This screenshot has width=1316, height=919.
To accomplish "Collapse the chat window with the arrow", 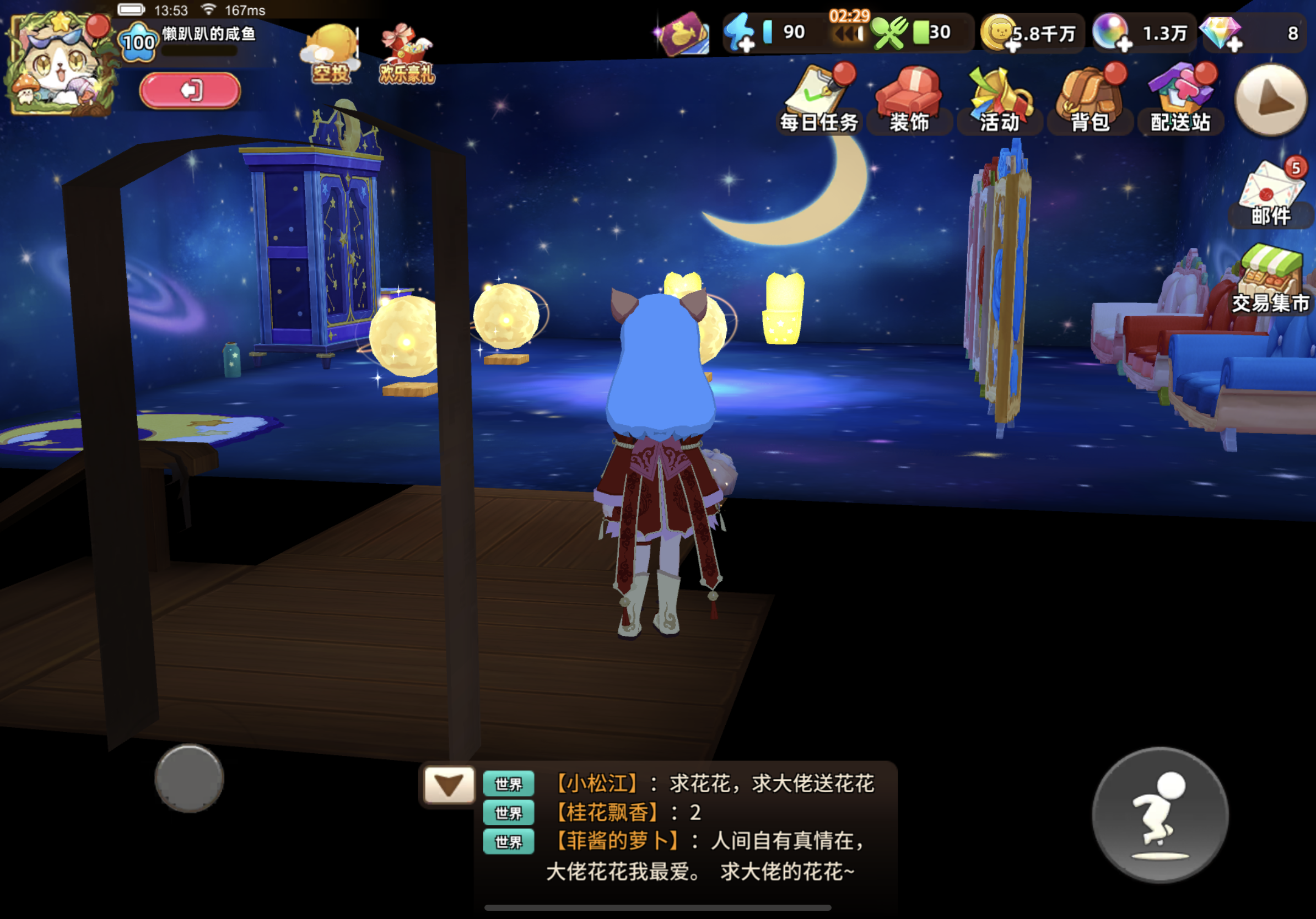I will [449, 783].
